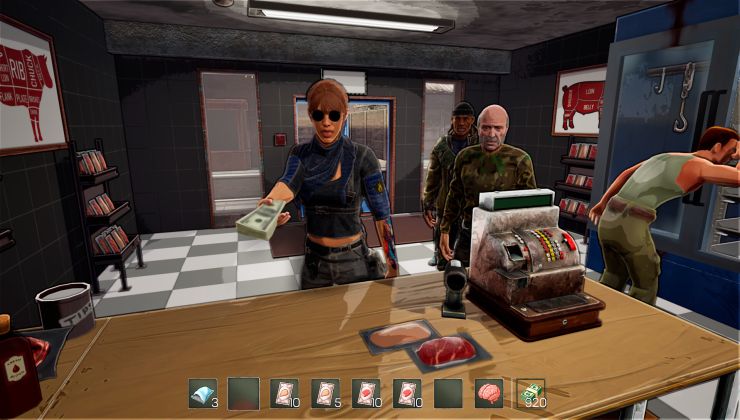Image resolution: width=740 pixels, height=420 pixels.
Task: Select the pale meat package with count 5
Action: [326, 393]
